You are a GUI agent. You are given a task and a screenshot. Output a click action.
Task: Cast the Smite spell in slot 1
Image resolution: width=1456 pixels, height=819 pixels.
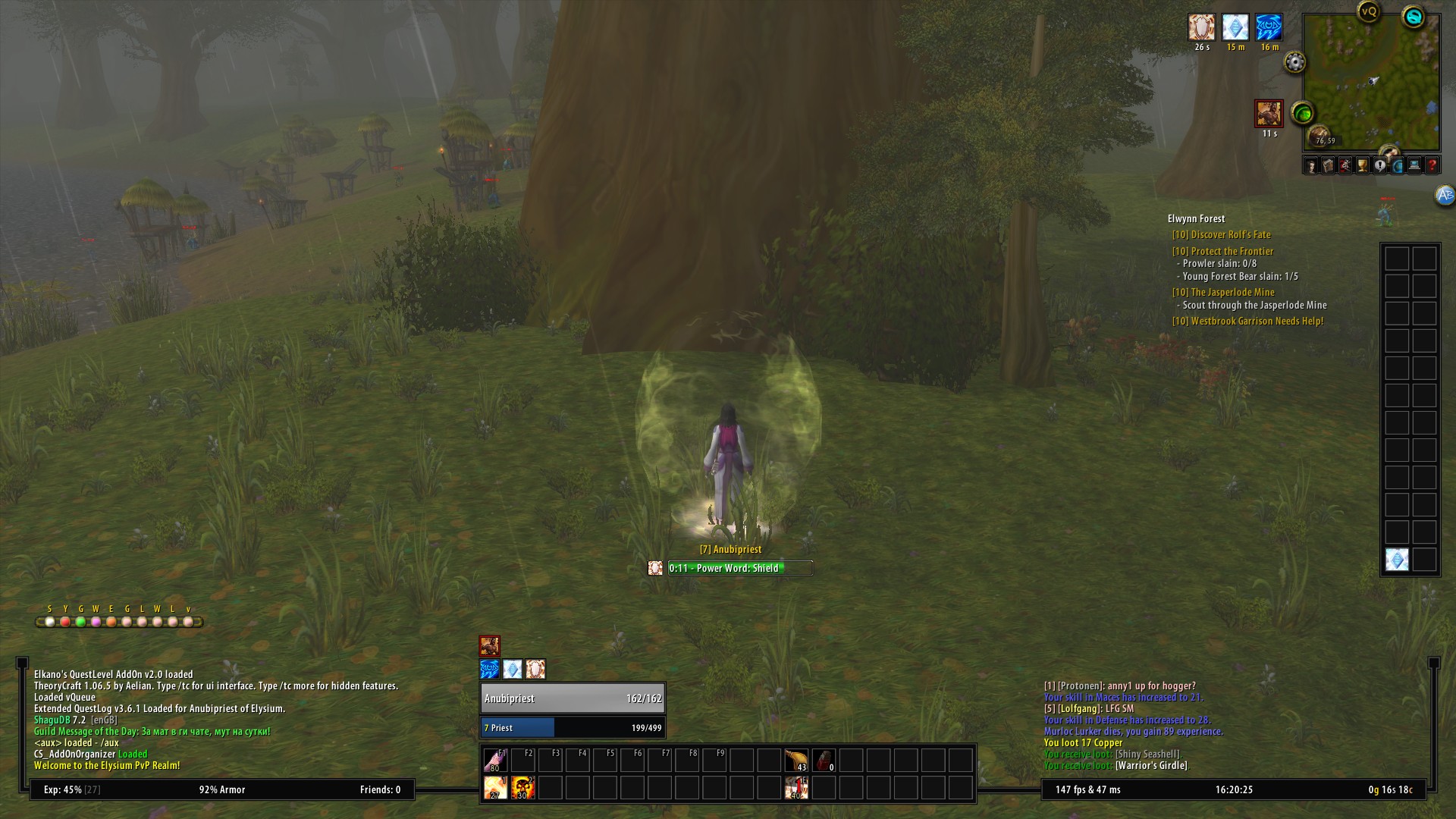(x=495, y=788)
